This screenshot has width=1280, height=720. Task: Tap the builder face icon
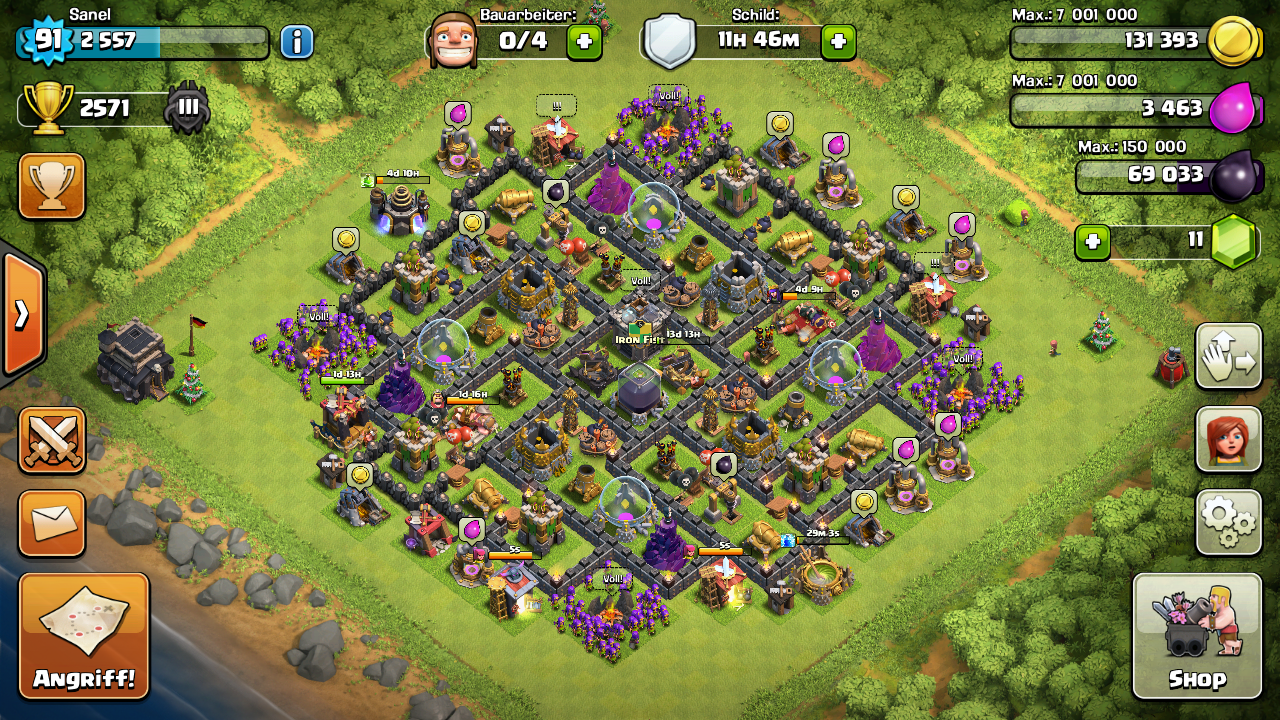pyautogui.click(x=452, y=42)
